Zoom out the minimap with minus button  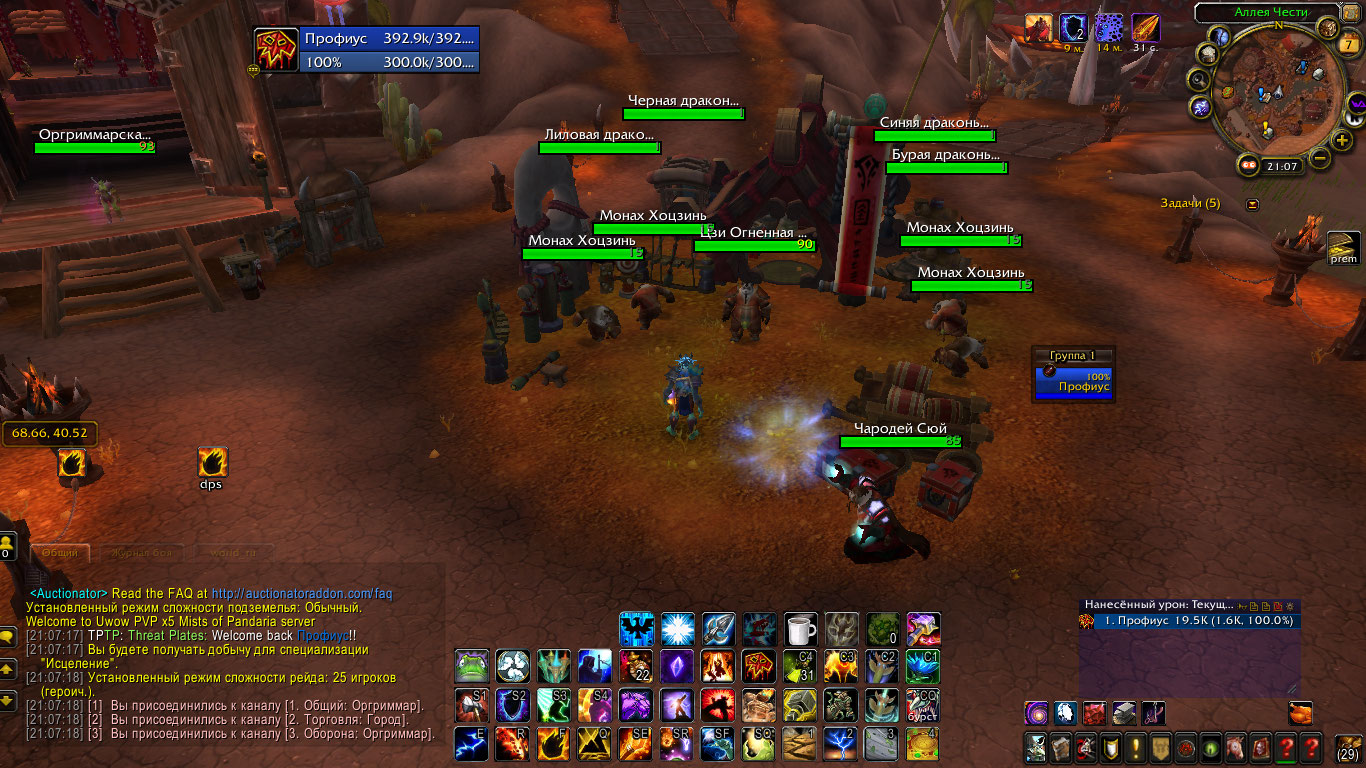1319,158
